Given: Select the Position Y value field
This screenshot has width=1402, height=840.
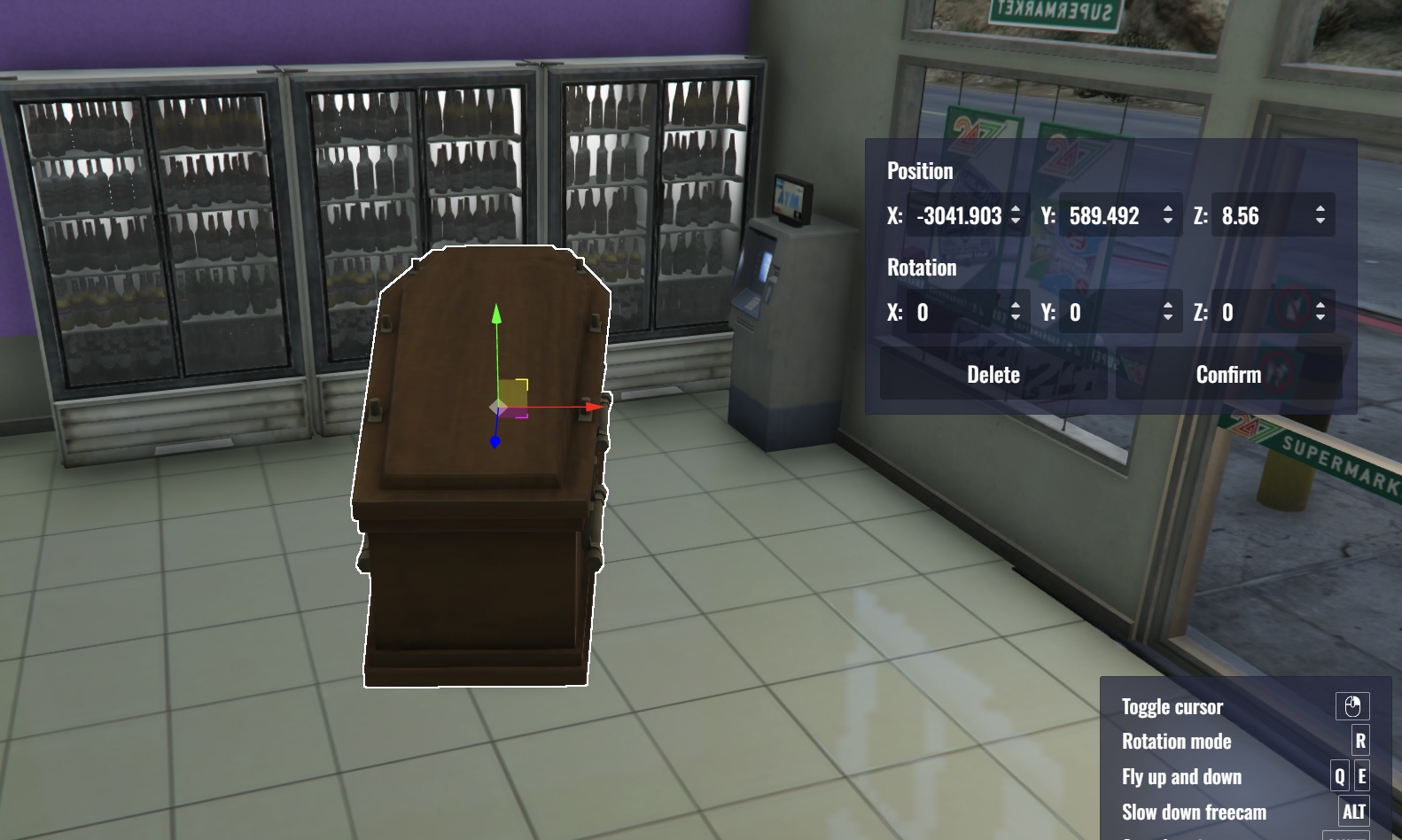Looking at the screenshot, I should (1108, 216).
